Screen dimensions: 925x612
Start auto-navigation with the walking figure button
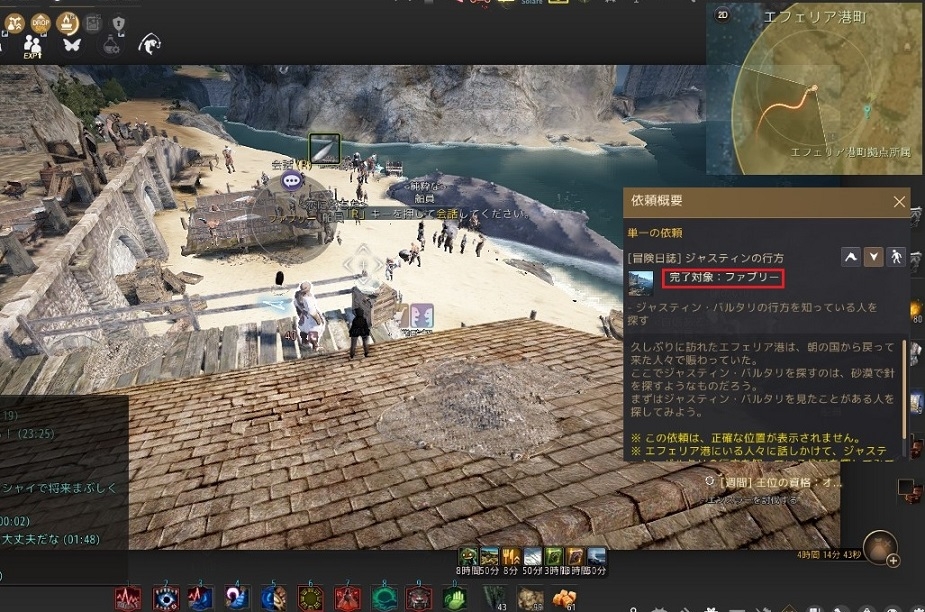(x=897, y=257)
